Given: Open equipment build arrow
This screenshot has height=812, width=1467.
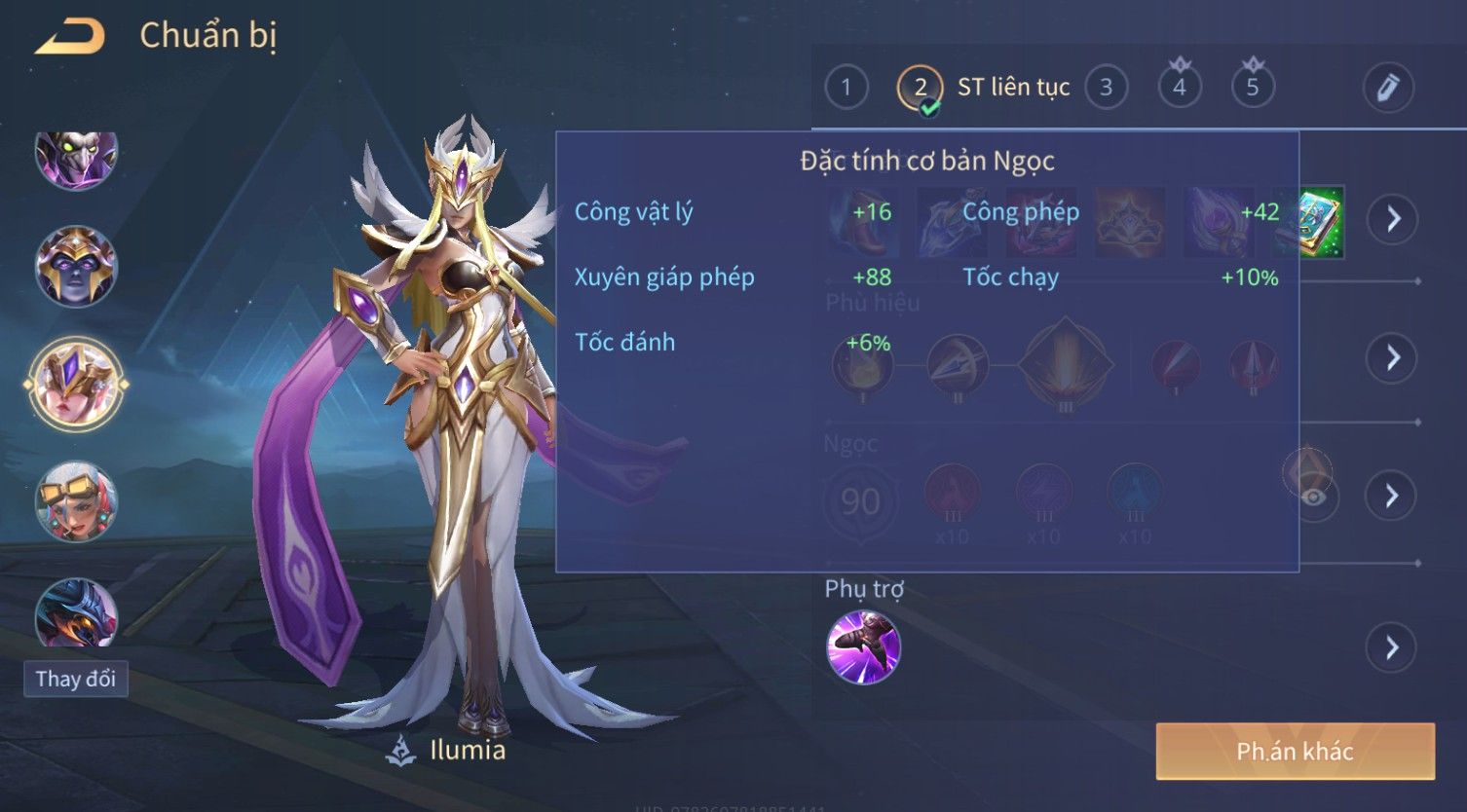Looking at the screenshot, I should [1393, 219].
